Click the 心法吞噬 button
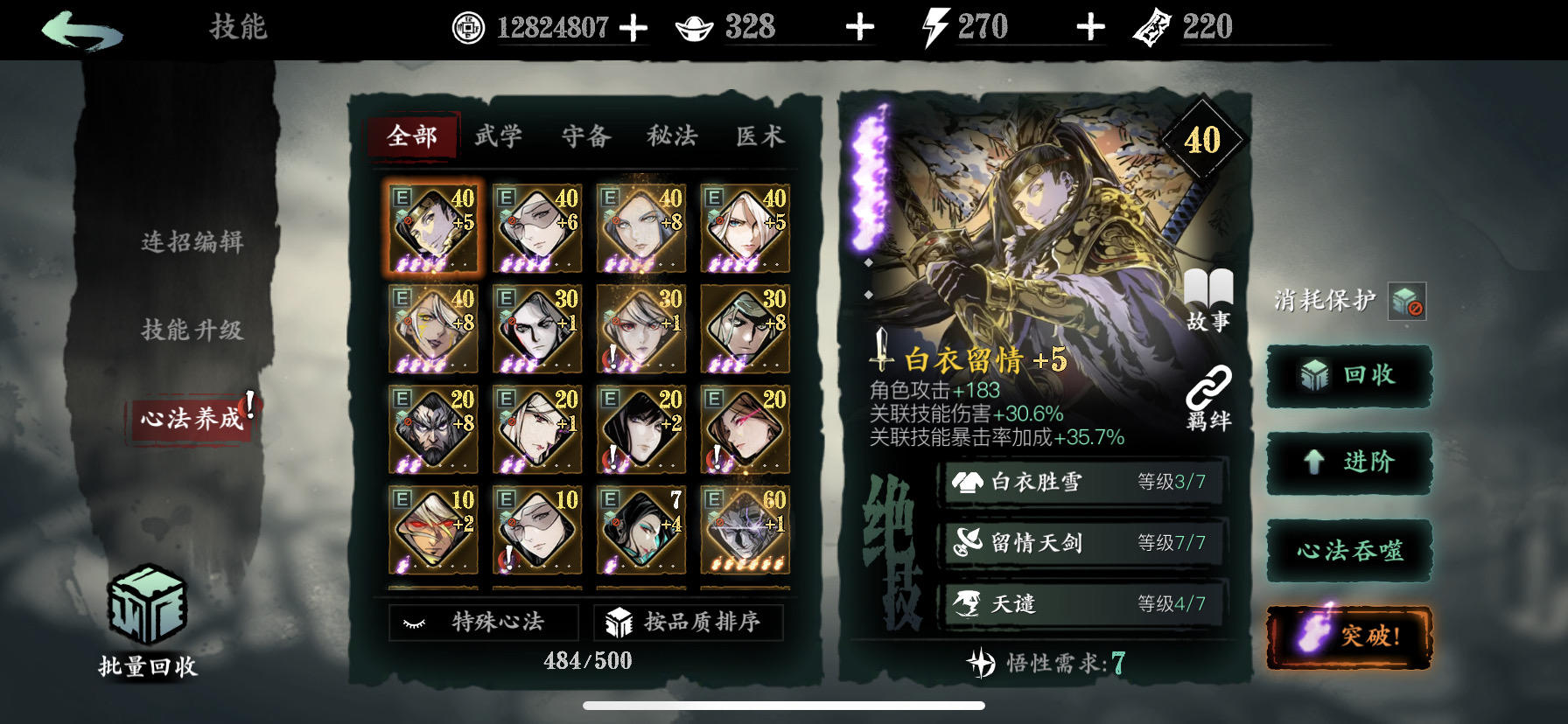The image size is (1568, 724). (1349, 550)
